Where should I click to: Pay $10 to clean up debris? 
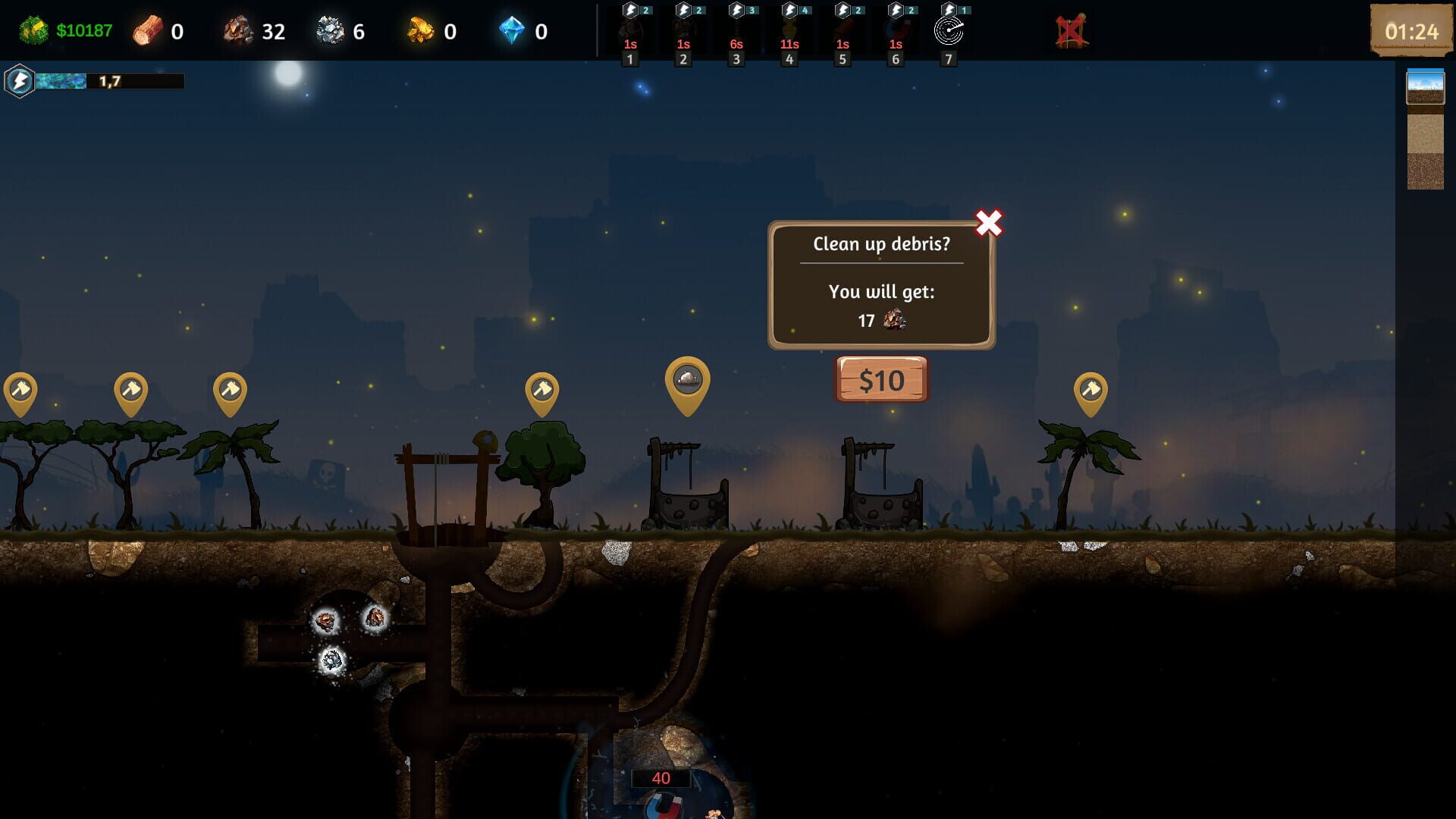(880, 380)
